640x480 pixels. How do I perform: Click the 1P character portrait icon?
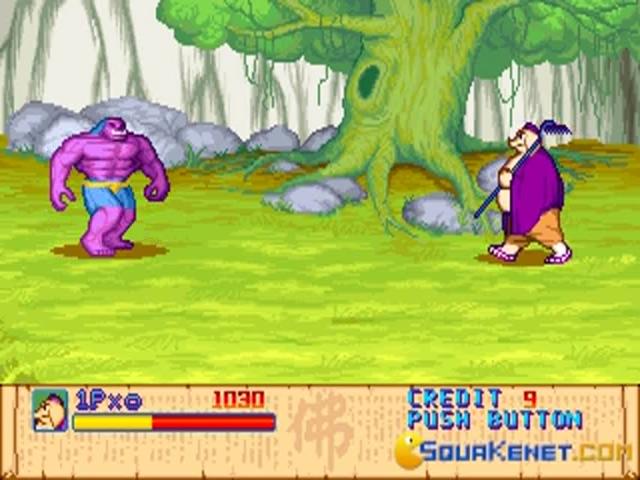tap(49, 410)
